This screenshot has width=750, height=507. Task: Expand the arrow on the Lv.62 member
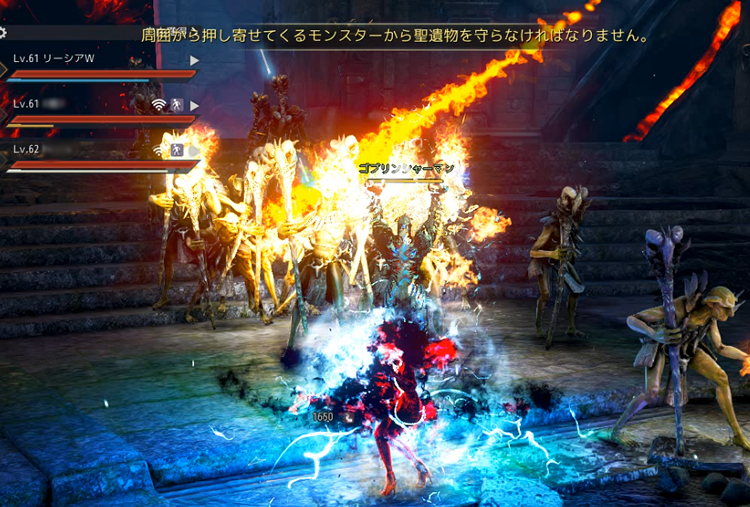point(195,149)
